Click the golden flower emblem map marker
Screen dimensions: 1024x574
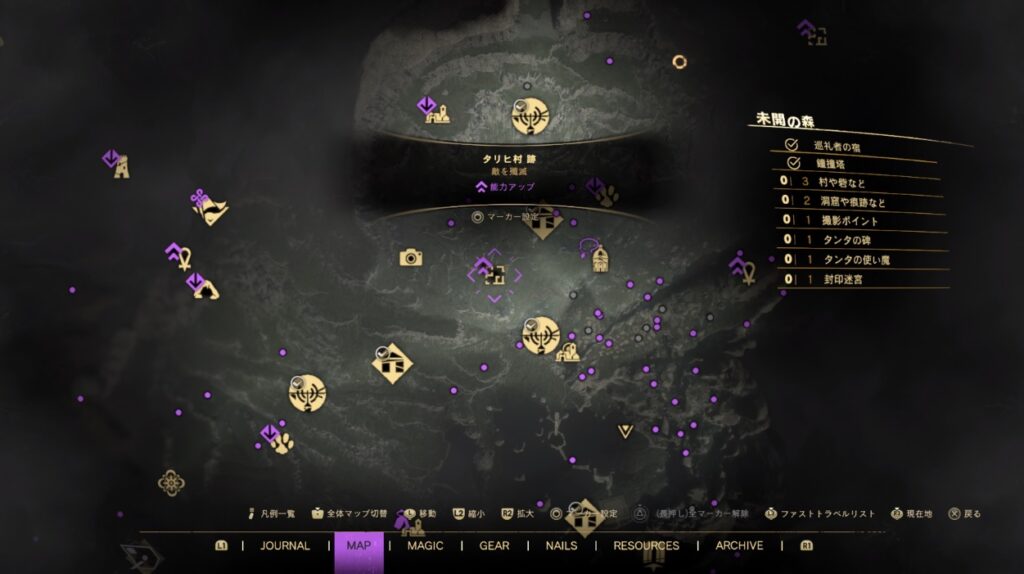pyautogui.click(x=171, y=483)
